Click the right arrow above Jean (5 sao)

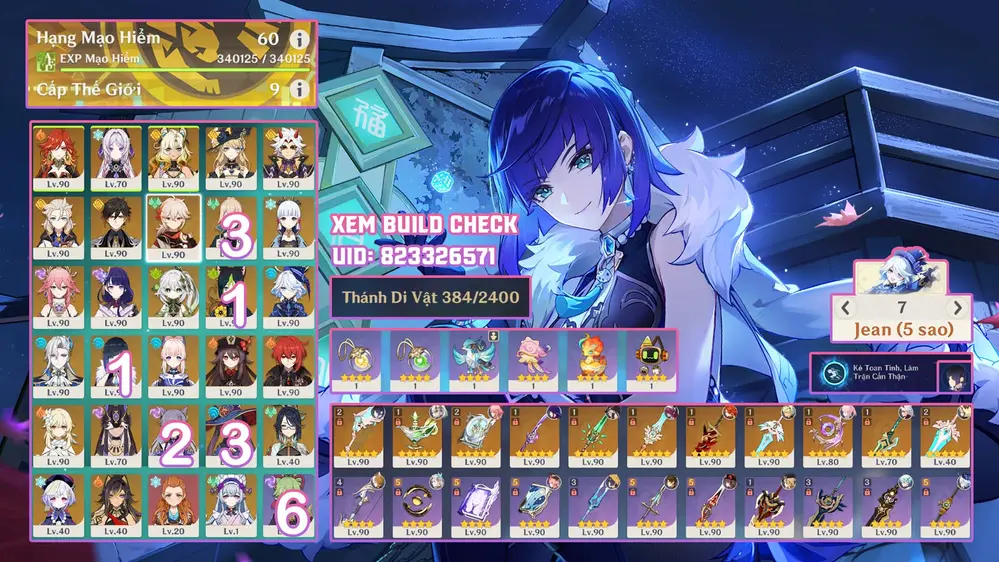point(957,308)
